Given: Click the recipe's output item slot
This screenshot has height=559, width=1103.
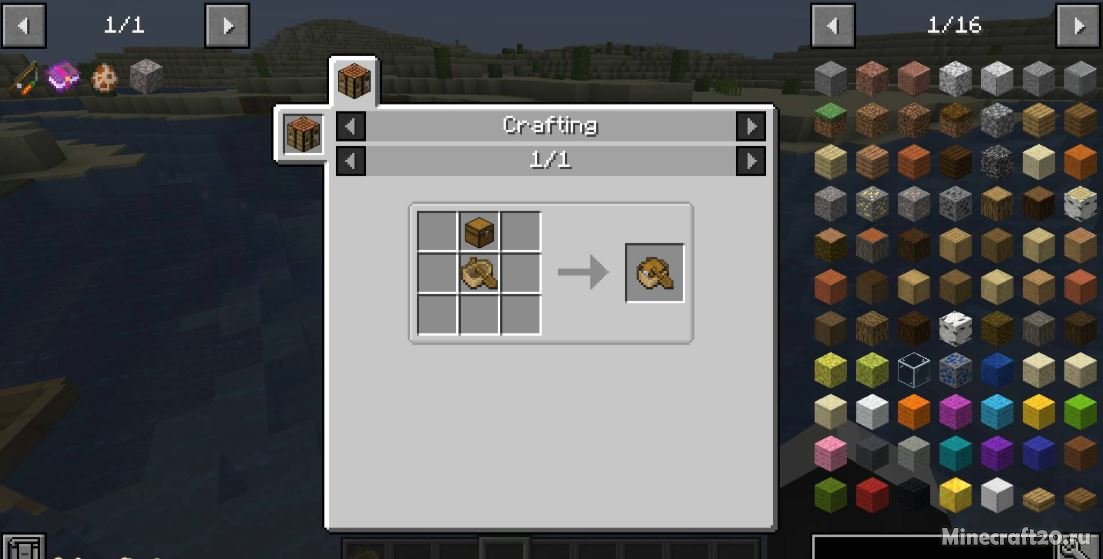Looking at the screenshot, I should (x=655, y=272).
